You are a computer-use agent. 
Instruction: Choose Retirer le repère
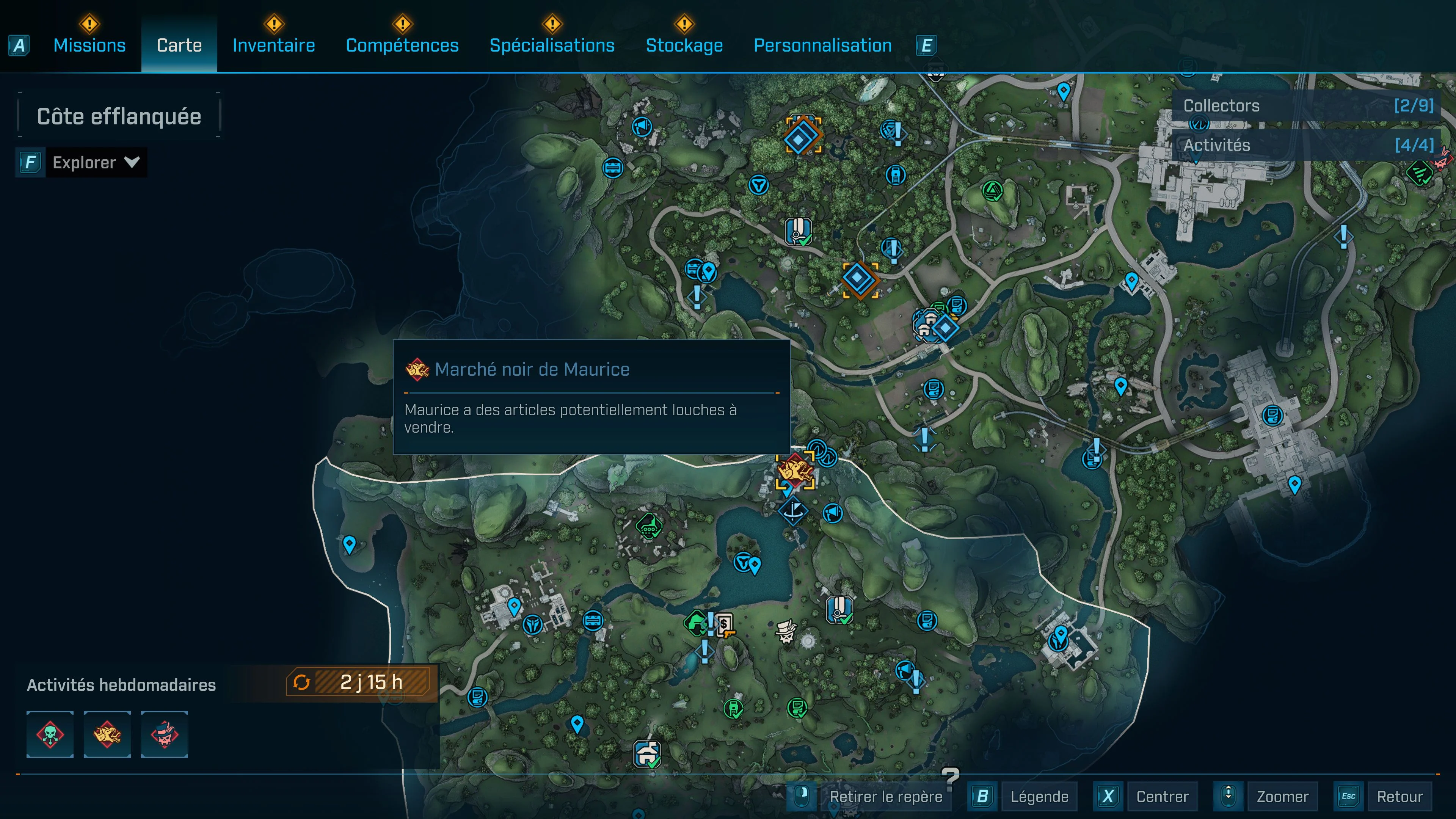coord(885,796)
